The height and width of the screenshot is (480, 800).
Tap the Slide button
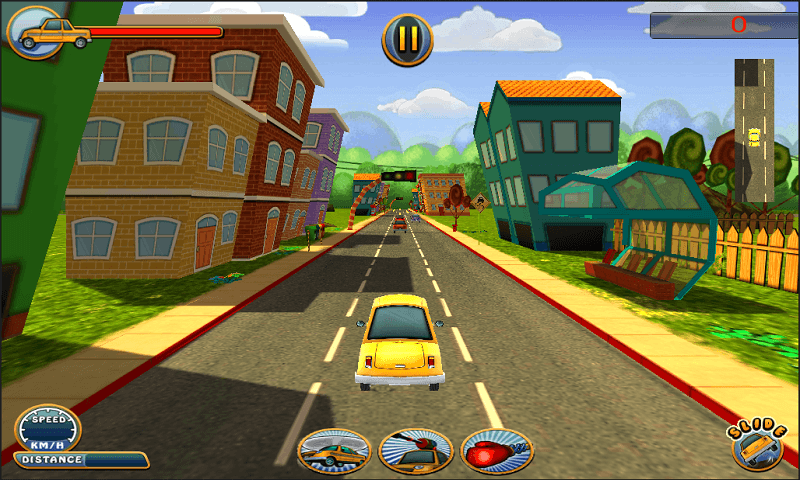(x=758, y=446)
